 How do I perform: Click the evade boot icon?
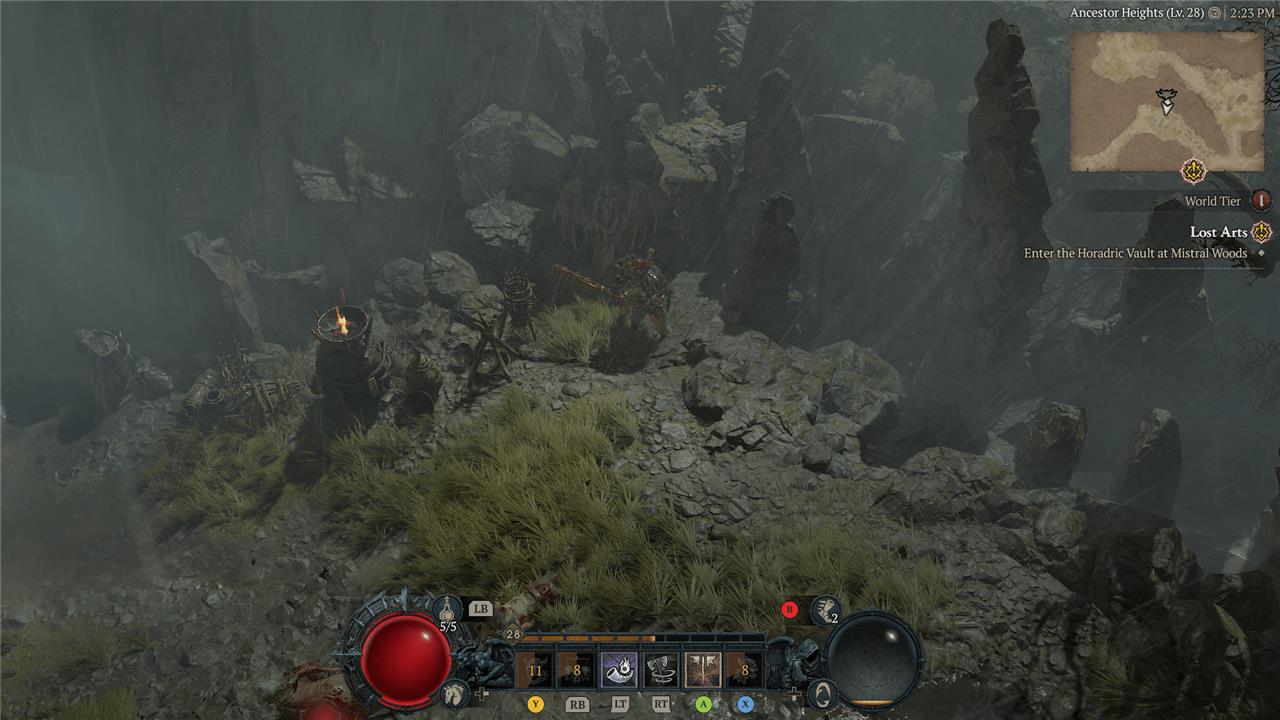[x=825, y=608]
